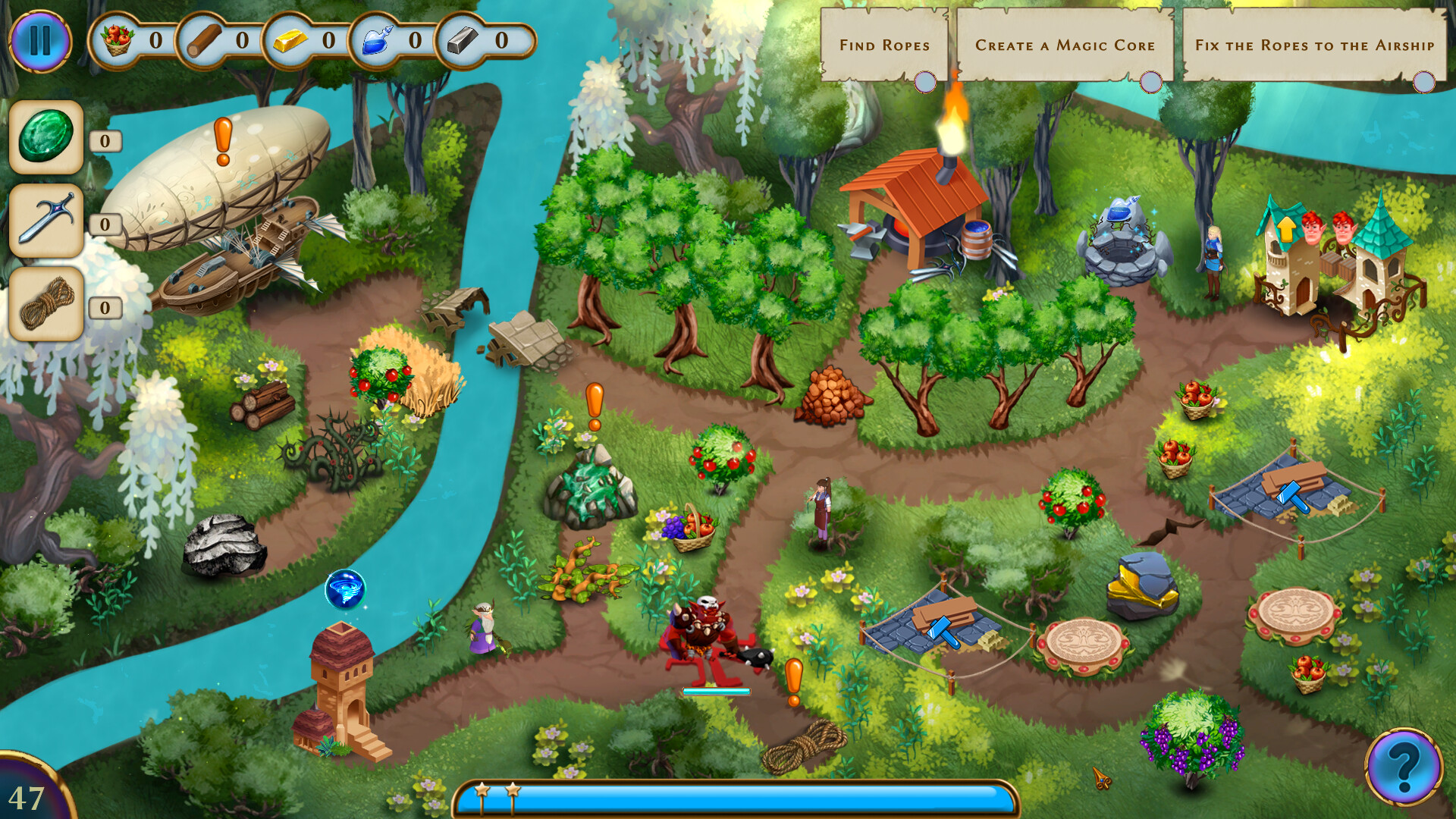
Task: Toggle the Create a Magic Core completion marker
Action: click(1151, 83)
